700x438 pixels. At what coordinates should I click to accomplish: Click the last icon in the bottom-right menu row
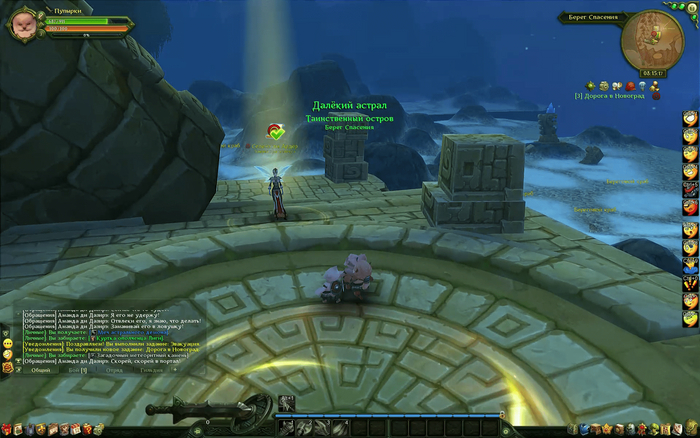point(692,429)
